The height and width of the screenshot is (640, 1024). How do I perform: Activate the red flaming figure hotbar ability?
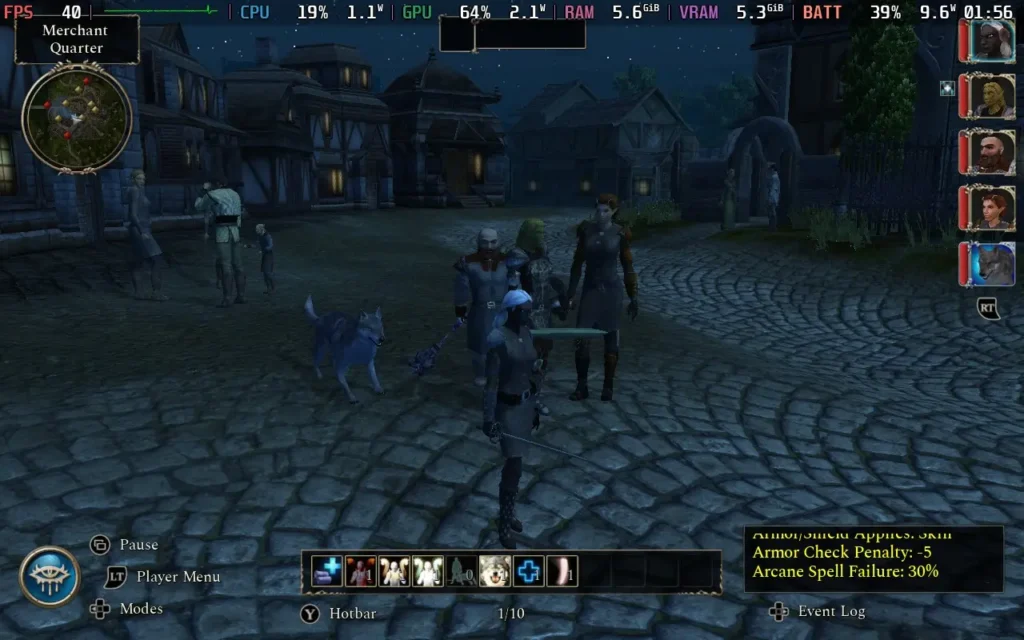point(361,571)
